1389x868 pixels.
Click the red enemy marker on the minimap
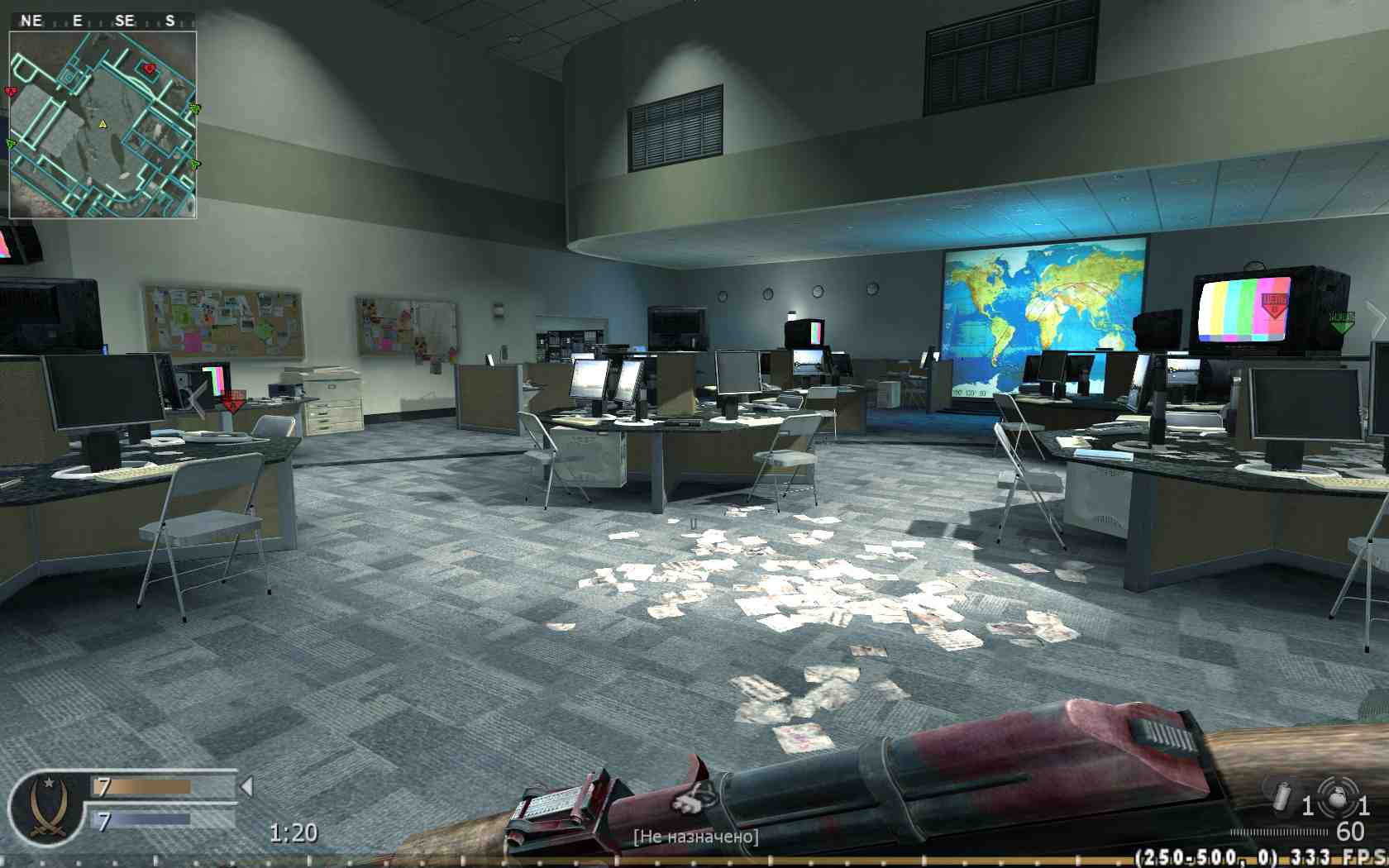pos(149,69)
